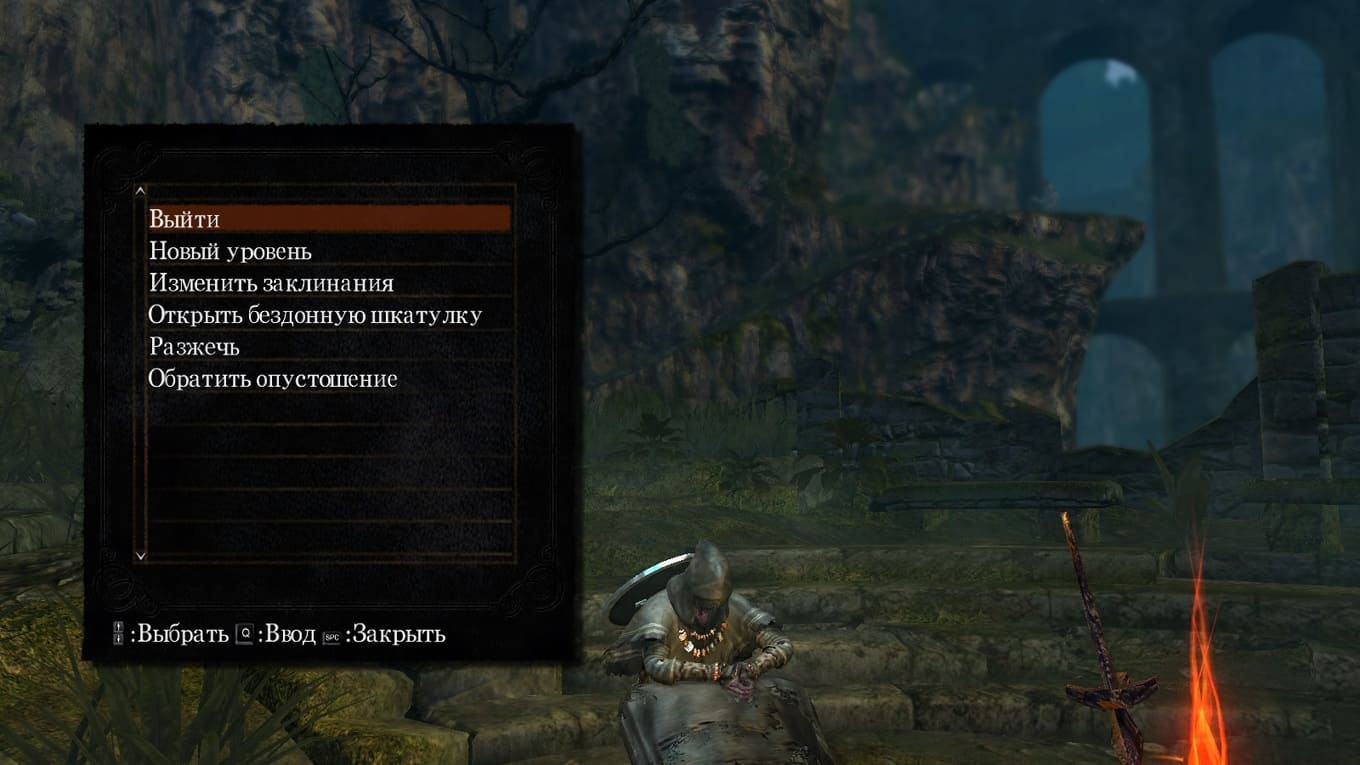Choose the Разжечь bonfire option
Image resolution: width=1360 pixels, height=765 pixels.
[x=194, y=347]
